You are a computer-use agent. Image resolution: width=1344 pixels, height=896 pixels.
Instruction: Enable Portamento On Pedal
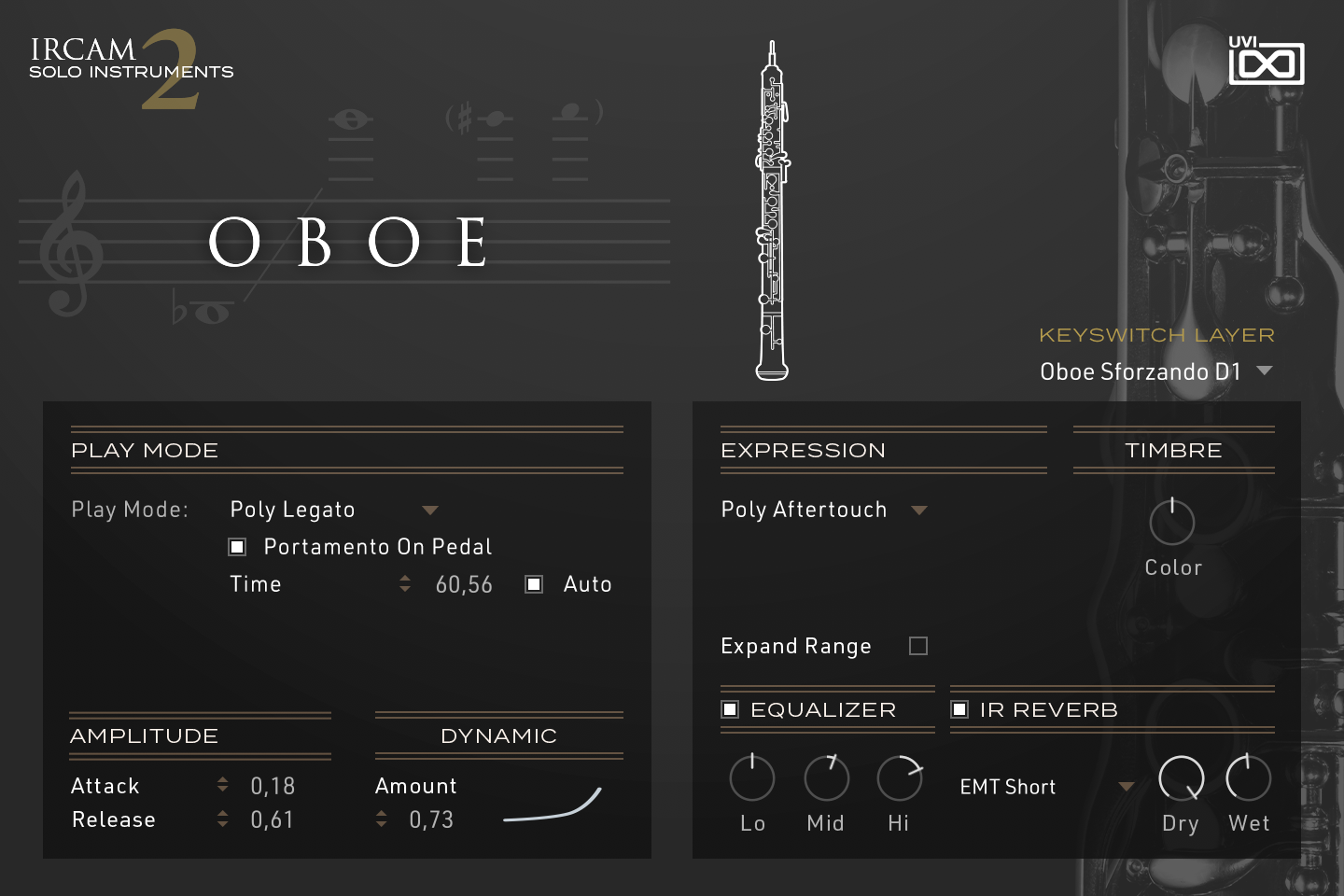click(237, 546)
